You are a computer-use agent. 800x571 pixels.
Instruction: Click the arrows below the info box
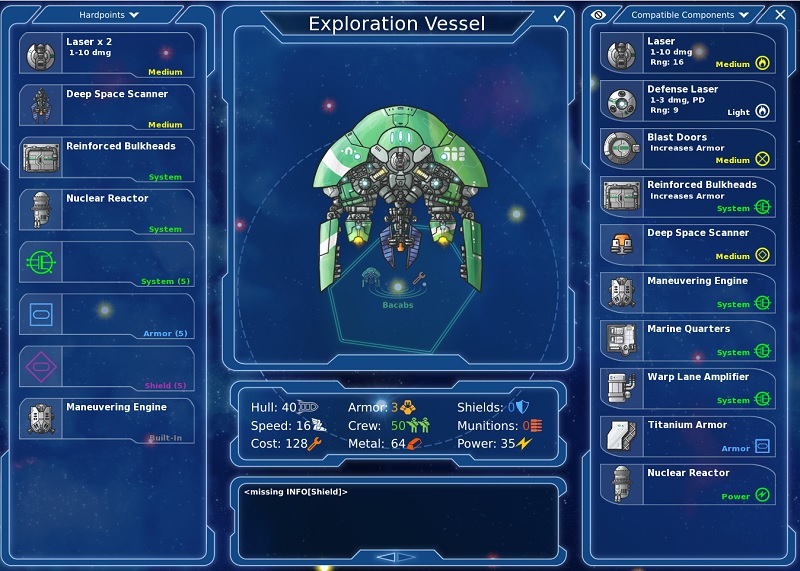[396, 557]
